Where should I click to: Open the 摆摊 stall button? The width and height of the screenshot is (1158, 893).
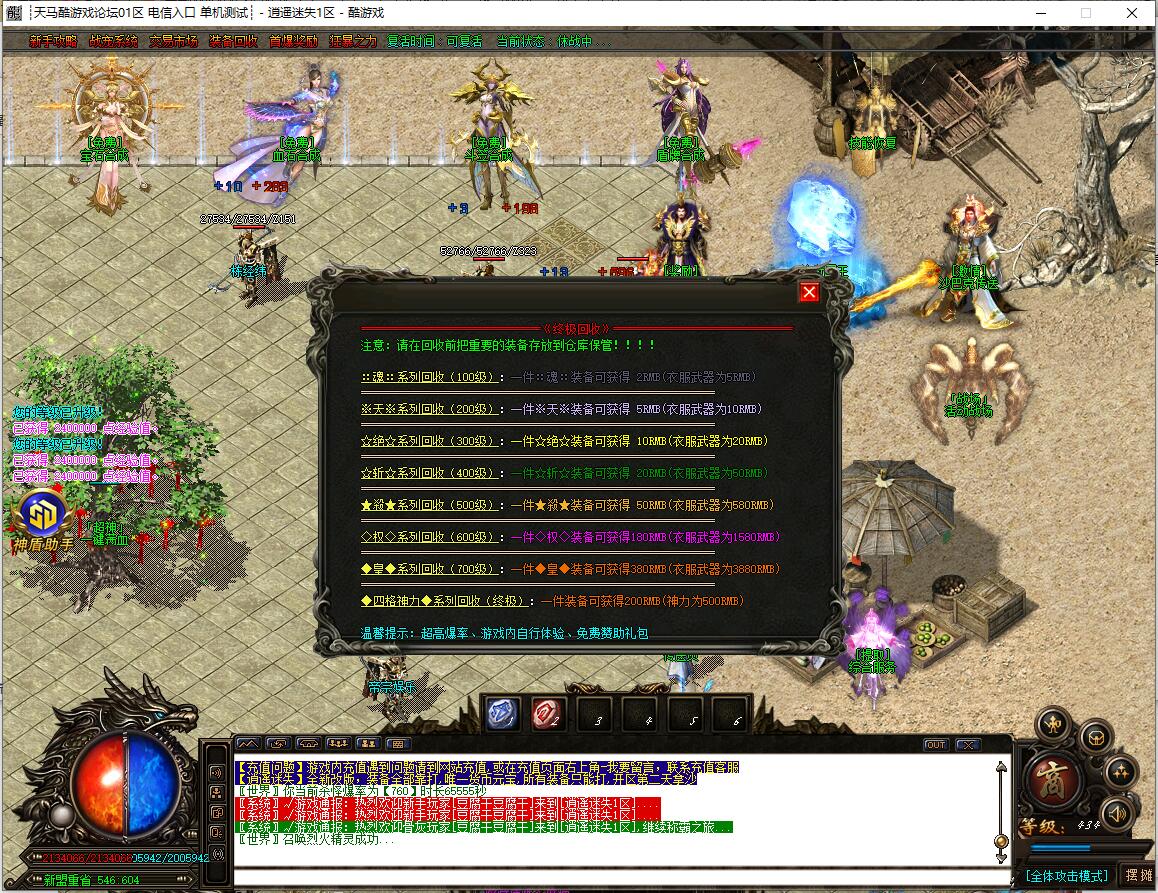(1138, 875)
